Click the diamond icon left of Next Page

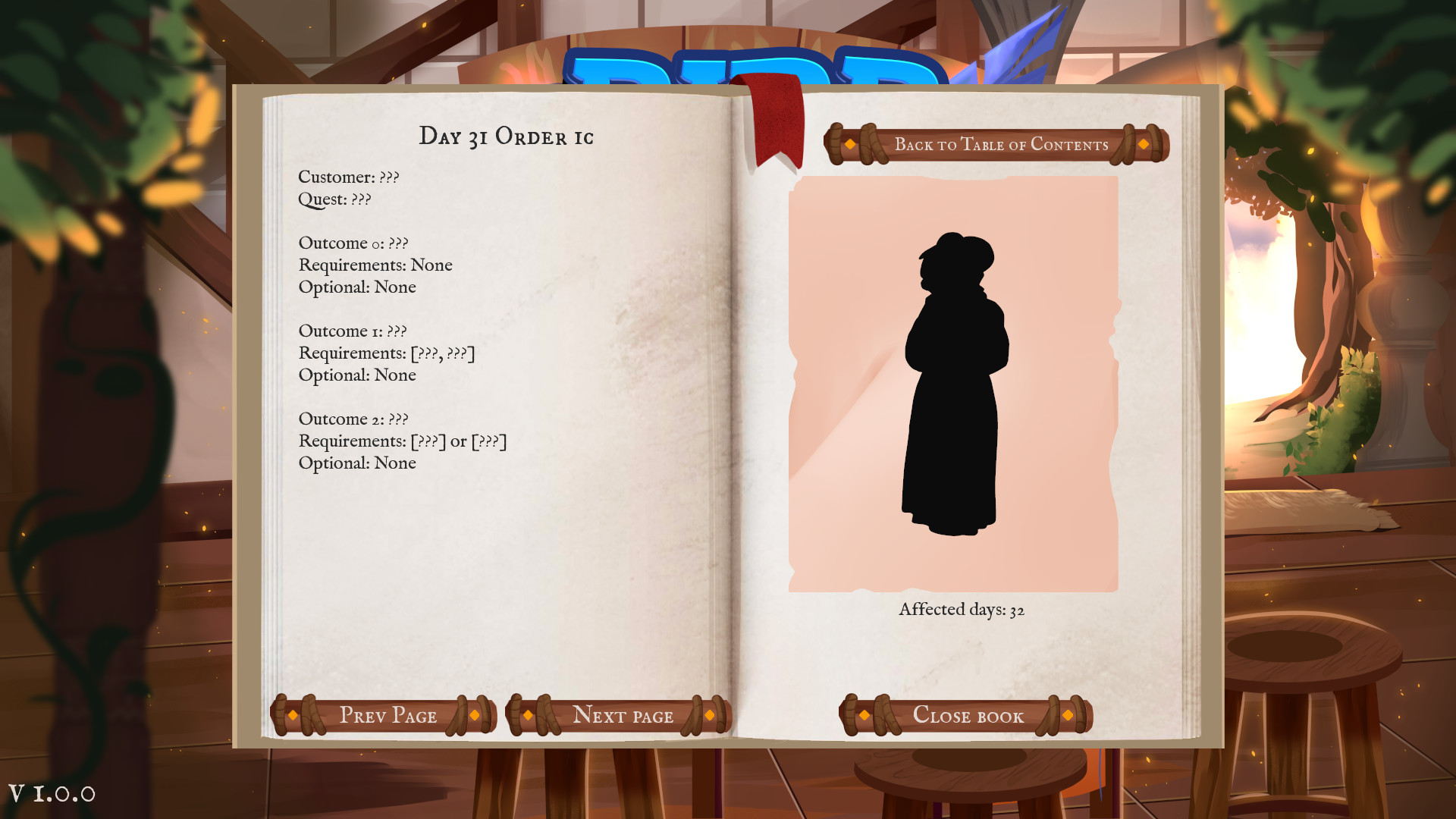528,715
